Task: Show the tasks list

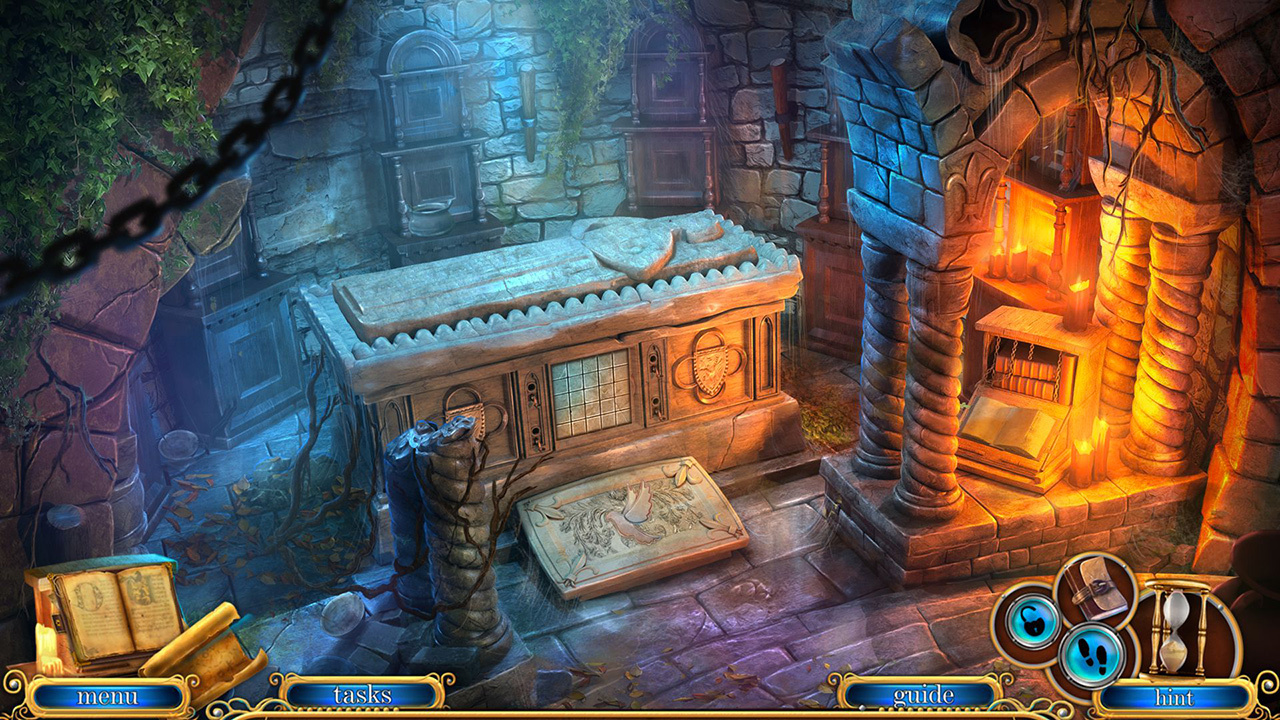Action: pos(362,694)
